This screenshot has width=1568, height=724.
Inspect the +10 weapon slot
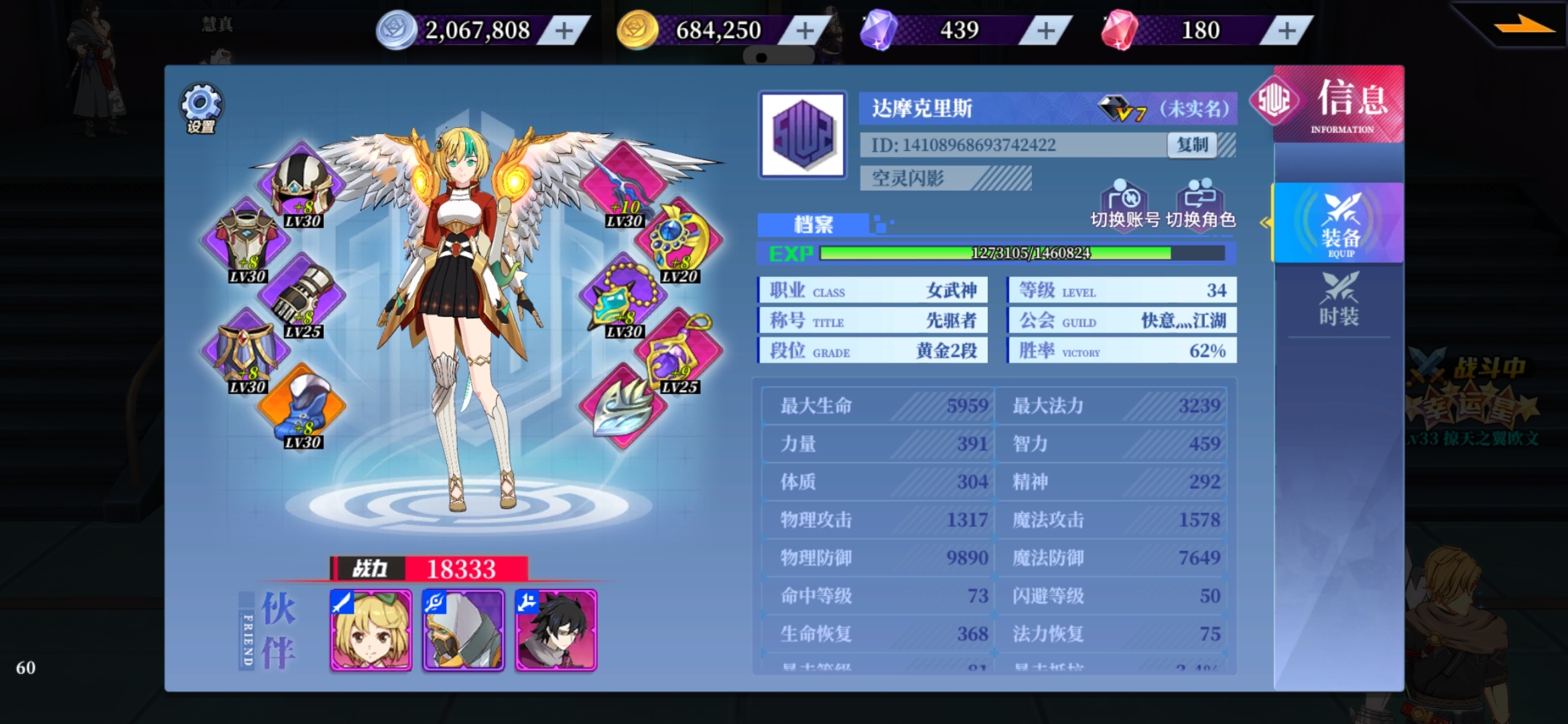click(x=625, y=186)
